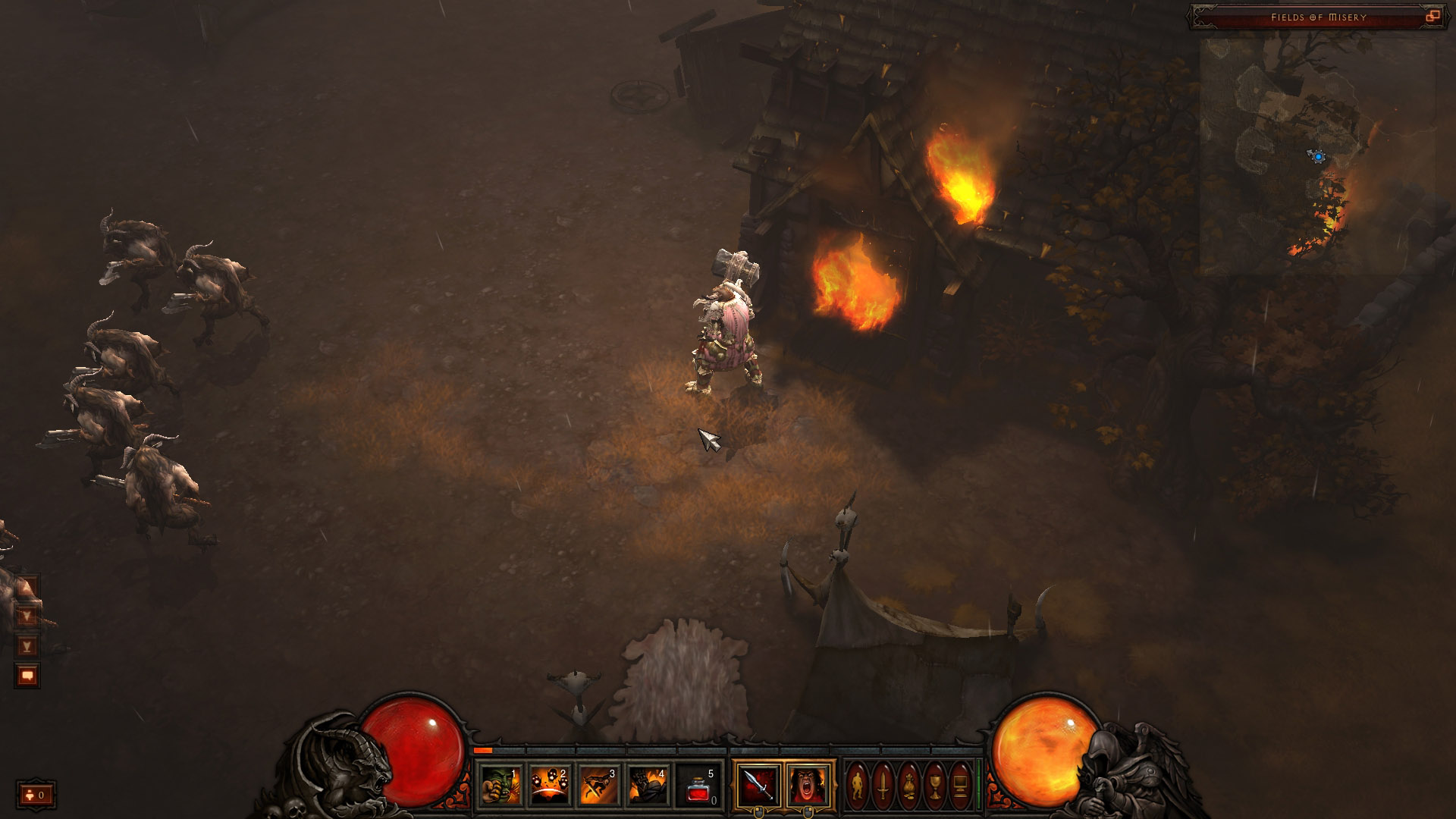Drink the red health potion in slot 5
The image size is (1456, 819).
tap(698, 784)
